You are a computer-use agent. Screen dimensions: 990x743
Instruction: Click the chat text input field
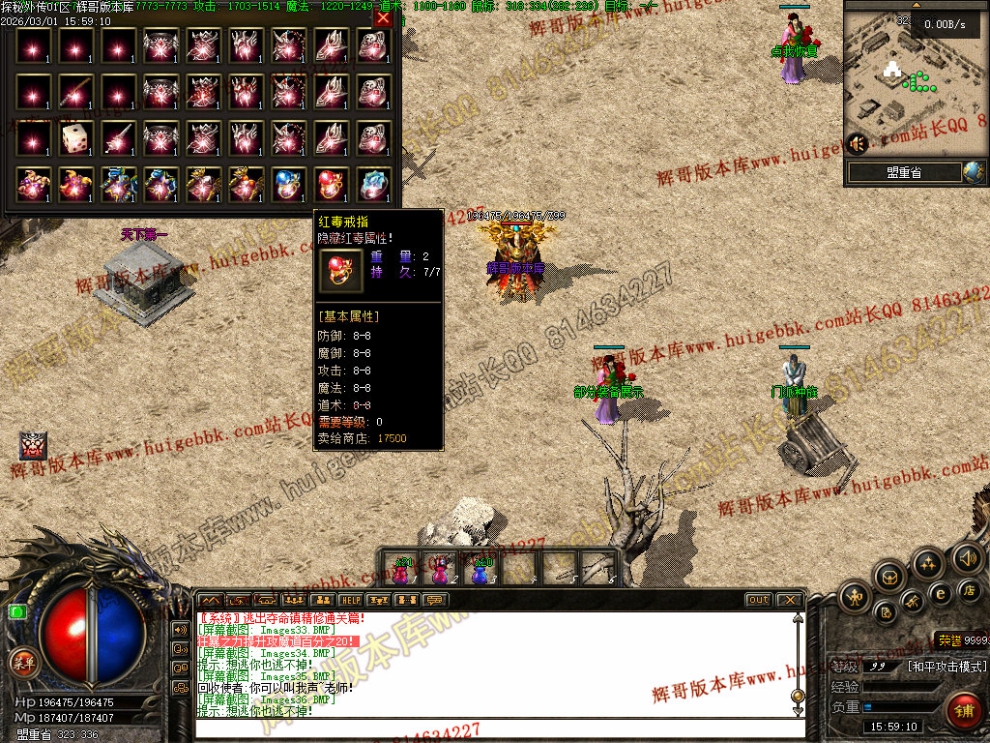tap(495, 727)
